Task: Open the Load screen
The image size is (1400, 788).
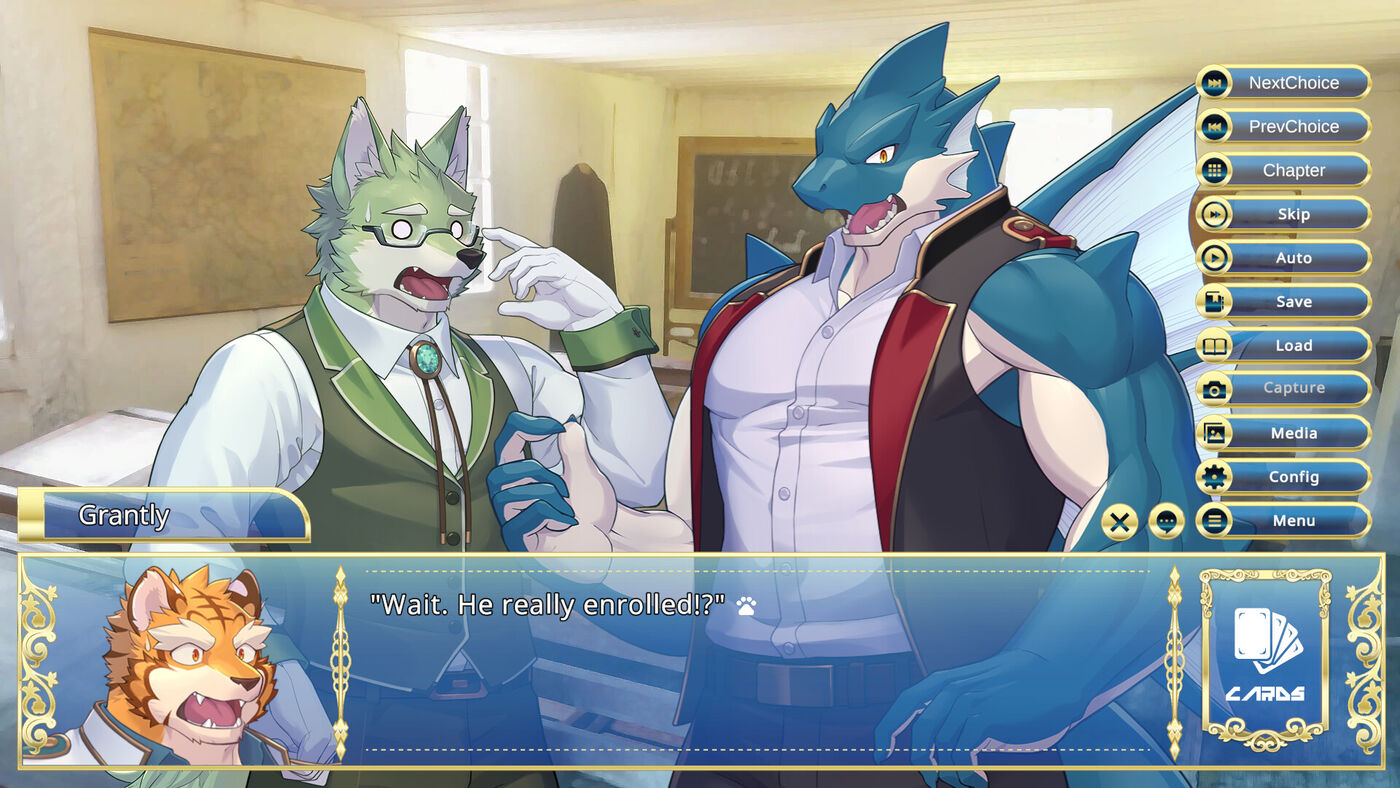Action: 1284,346
